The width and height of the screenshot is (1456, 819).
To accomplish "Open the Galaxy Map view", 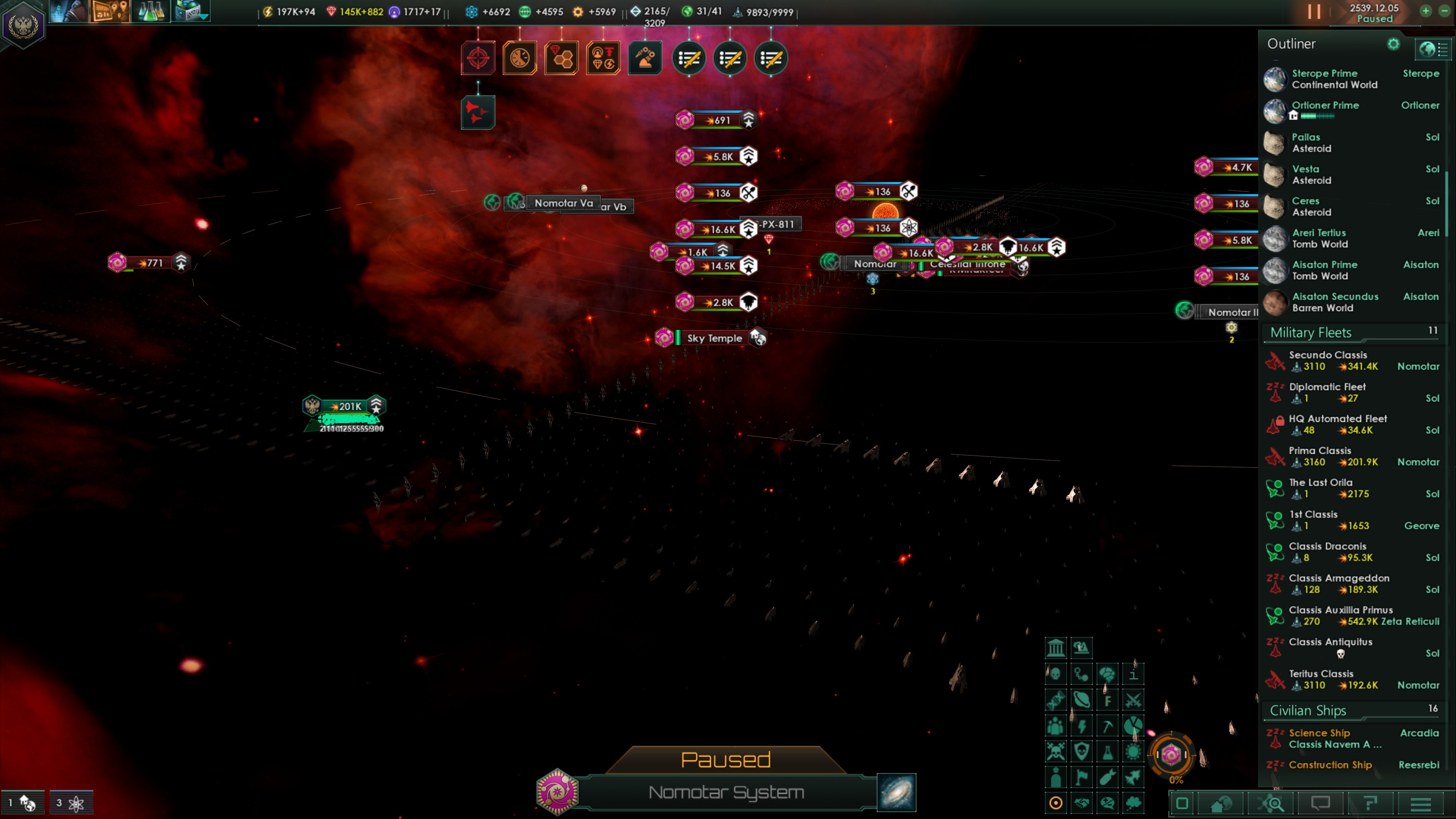I will point(896,792).
